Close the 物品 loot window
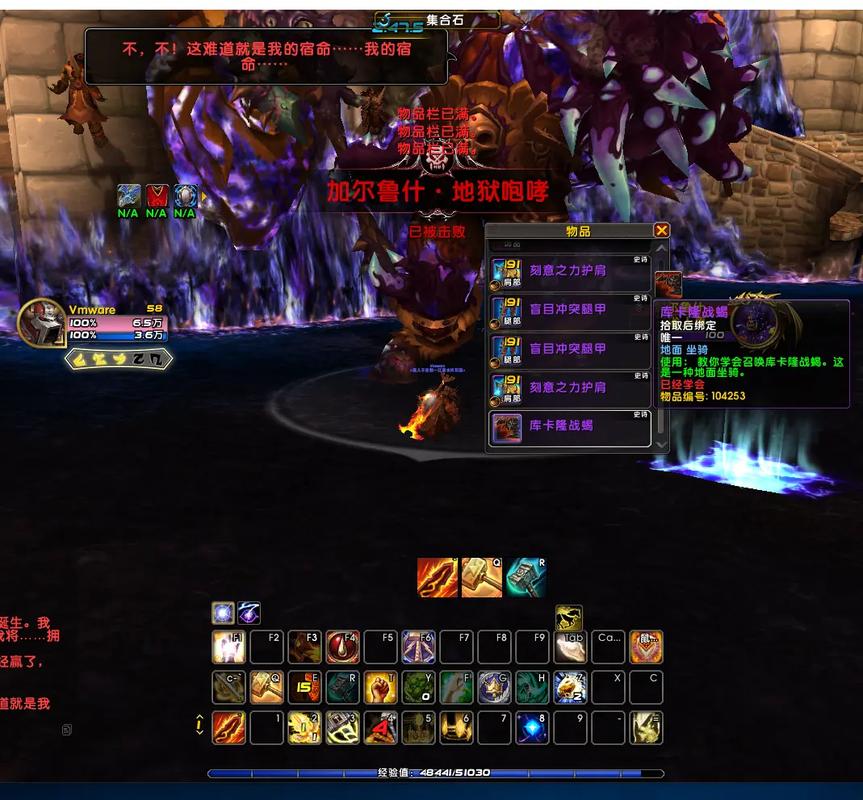The height and width of the screenshot is (800, 863). coord(661,230)
